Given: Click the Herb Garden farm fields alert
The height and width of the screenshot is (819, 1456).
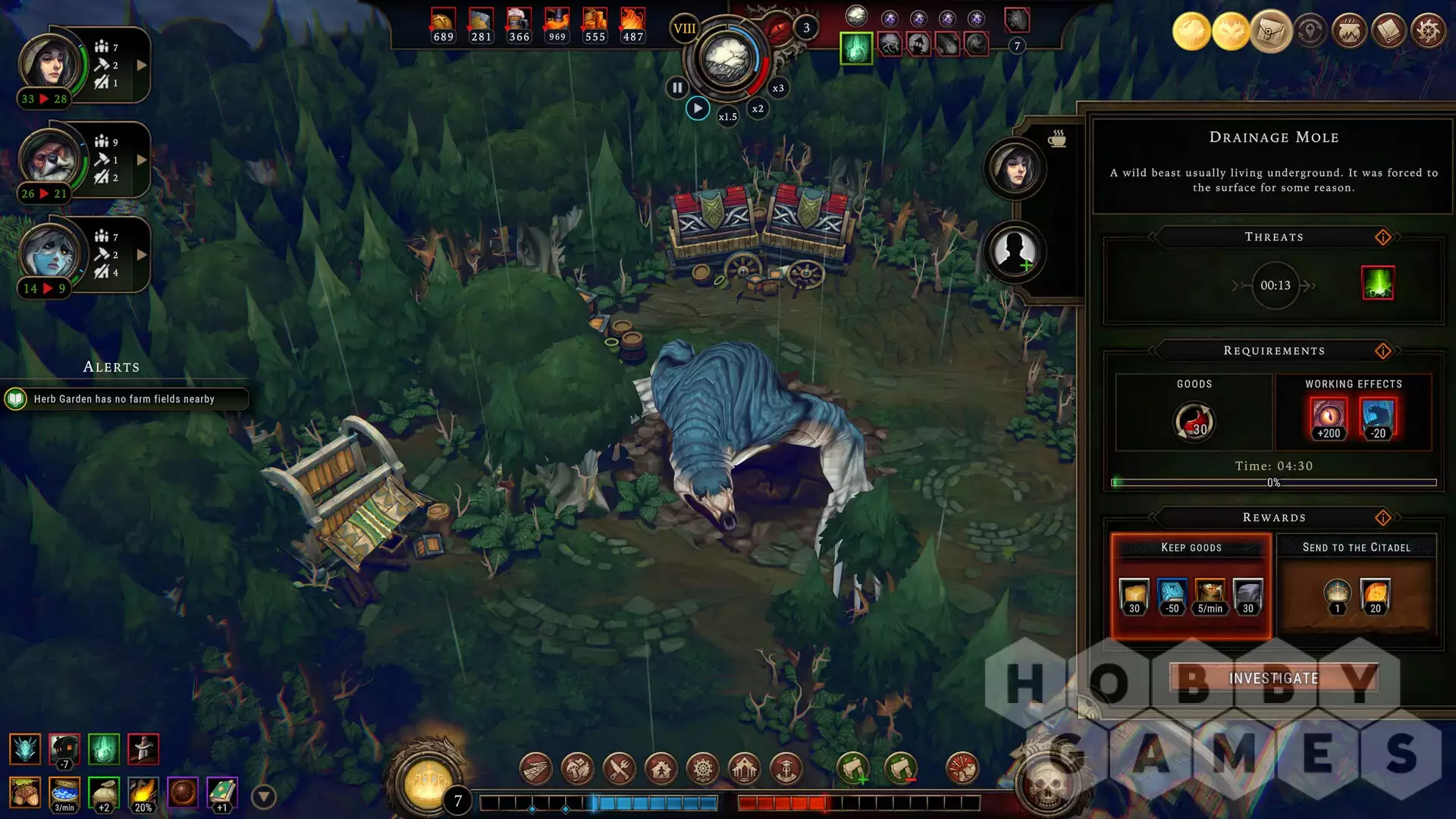Looking at the screenshot, I should [x=125, y=399].
